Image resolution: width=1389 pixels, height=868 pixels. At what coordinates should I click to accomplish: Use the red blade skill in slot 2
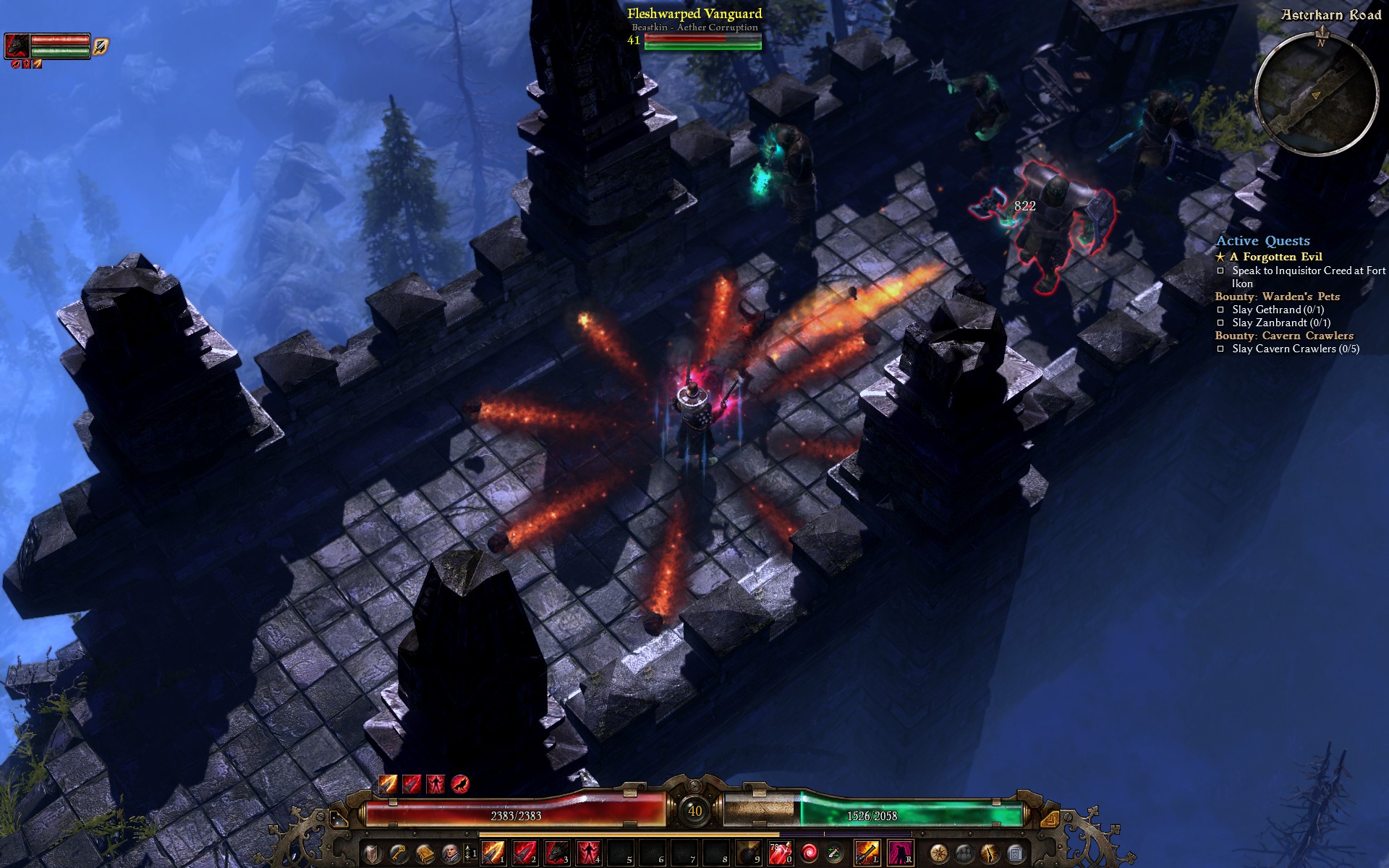524,854
